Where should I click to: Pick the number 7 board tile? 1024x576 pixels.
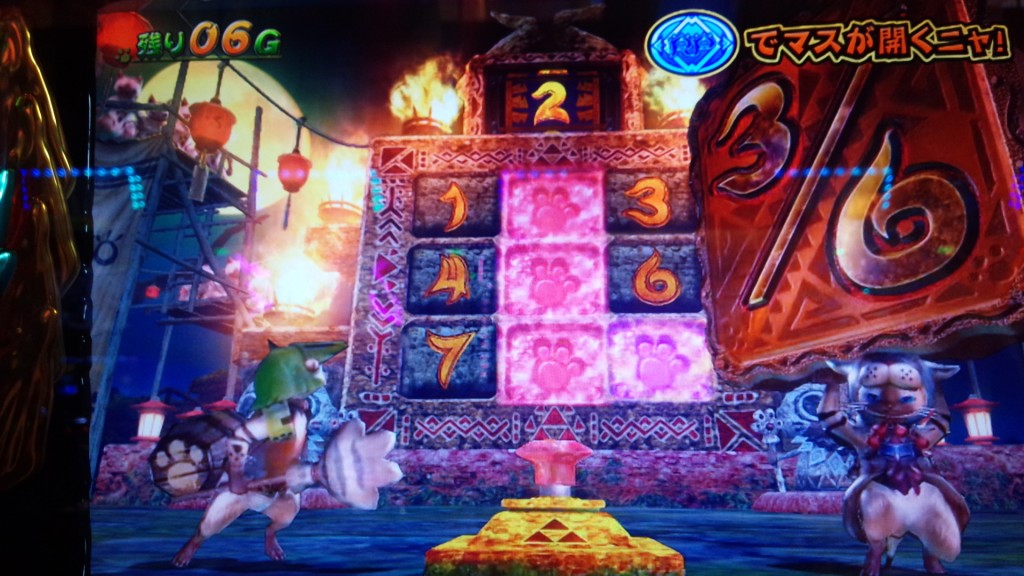(449, 359)
